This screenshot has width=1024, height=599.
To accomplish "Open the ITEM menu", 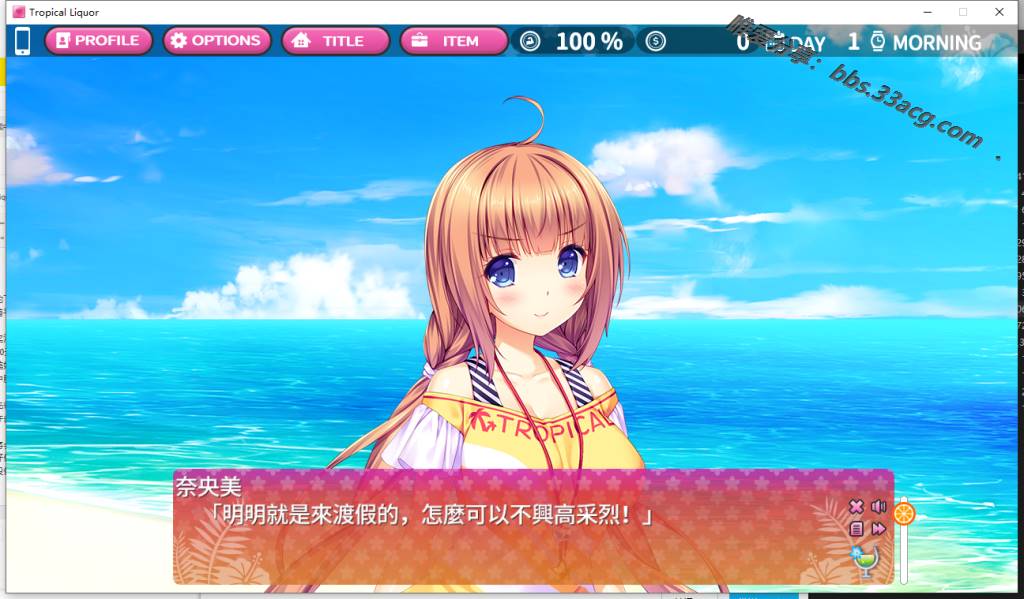I will coord(453,41).
